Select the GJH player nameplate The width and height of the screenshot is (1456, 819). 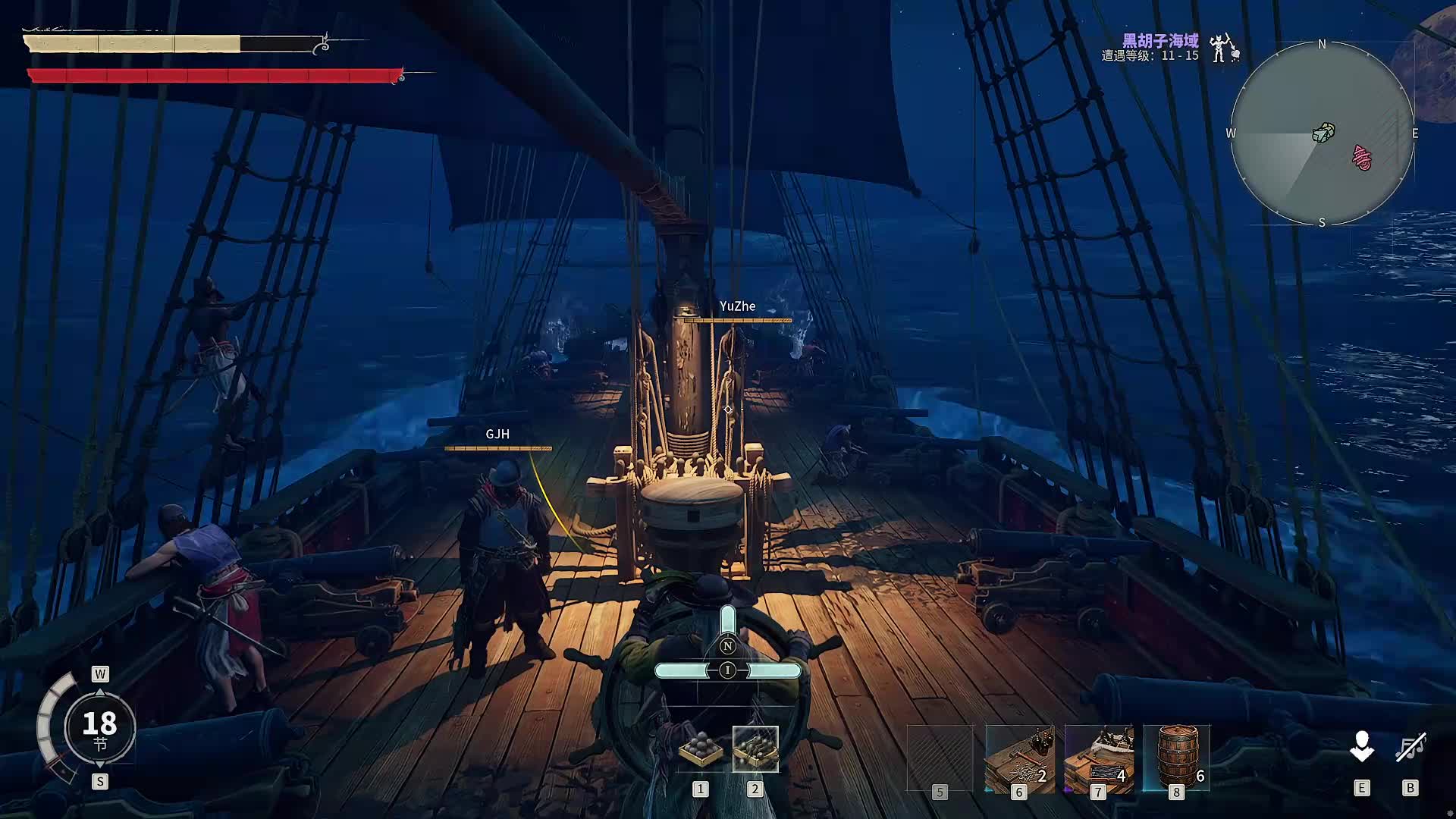click(497, 435)
